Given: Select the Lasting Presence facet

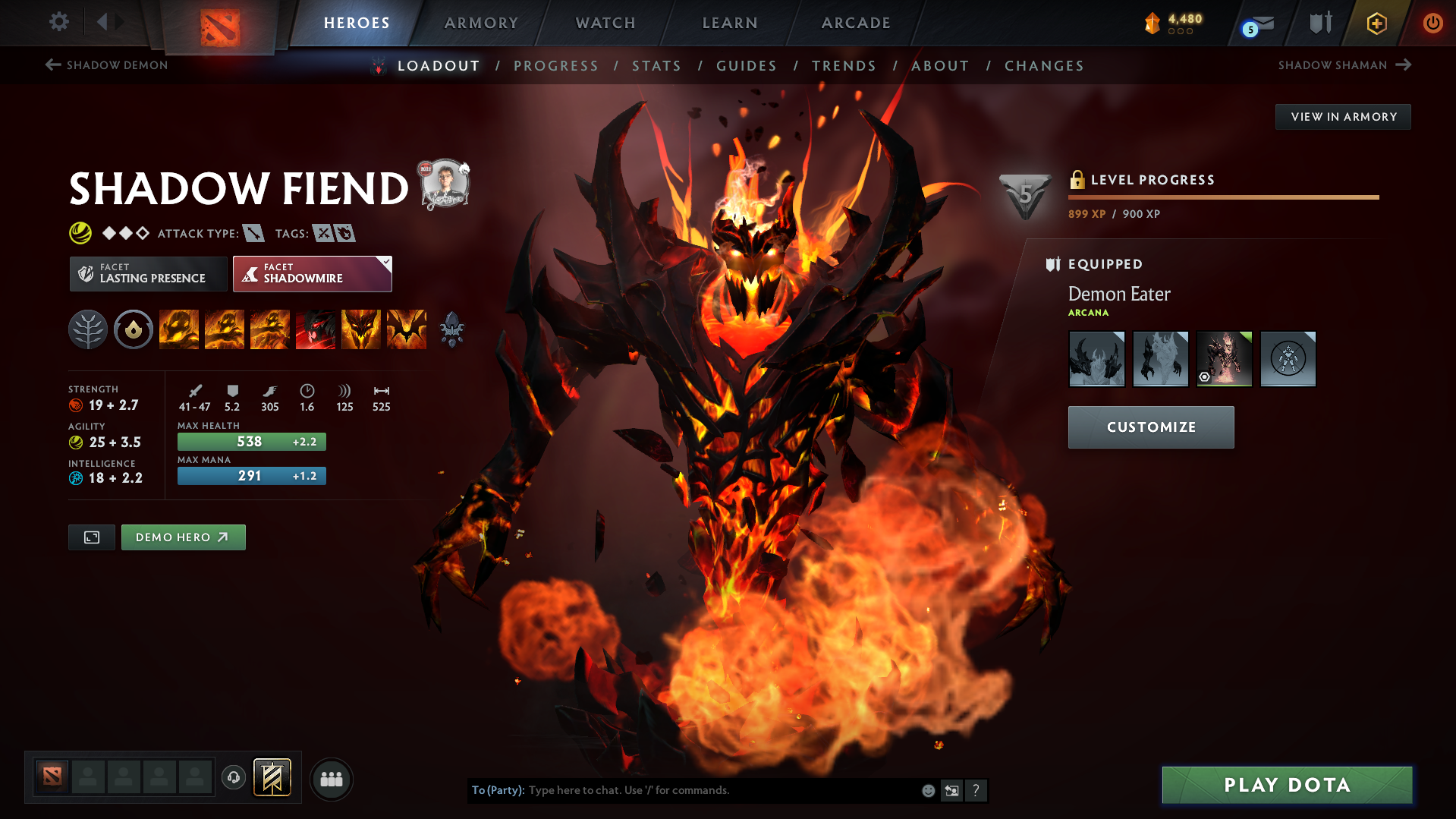Looking at the screenshot, I should pyautogui.click(x=147, y=273).
